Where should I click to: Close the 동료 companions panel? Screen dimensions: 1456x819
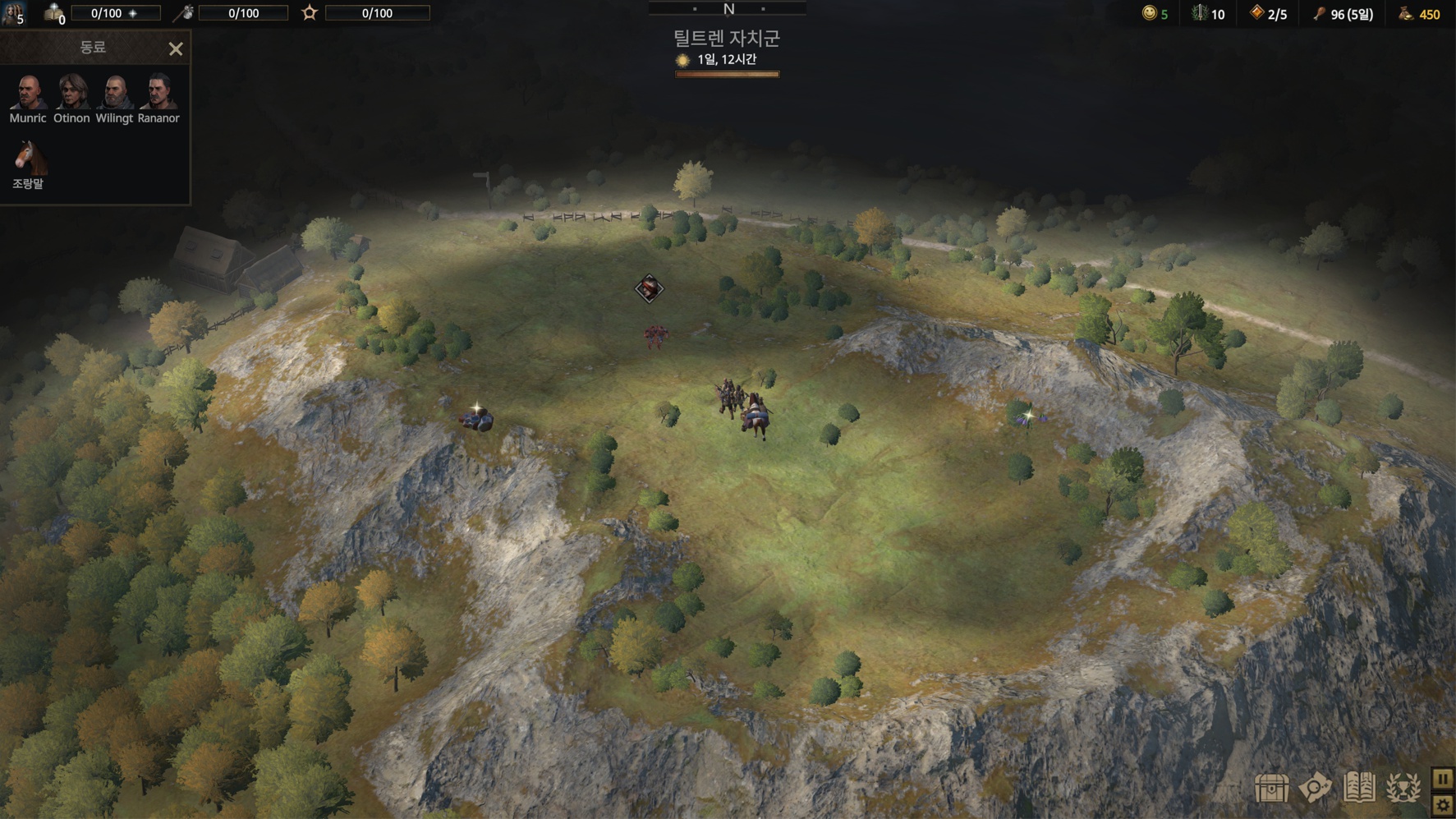[x=176, y=49]
